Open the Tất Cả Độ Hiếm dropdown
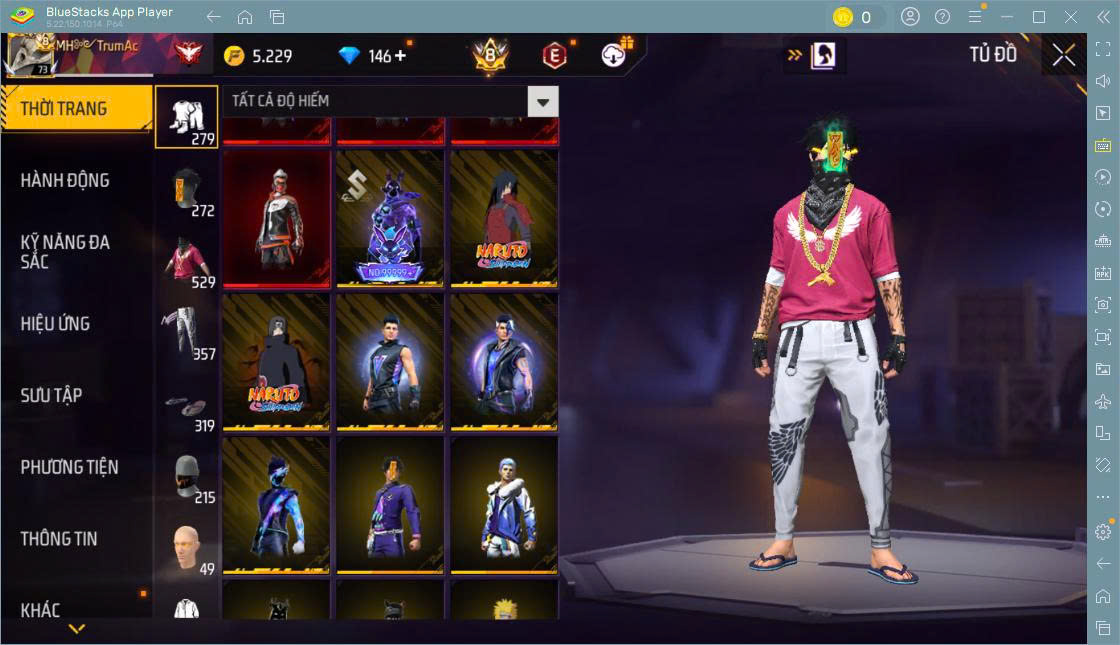 click(543, 101)
